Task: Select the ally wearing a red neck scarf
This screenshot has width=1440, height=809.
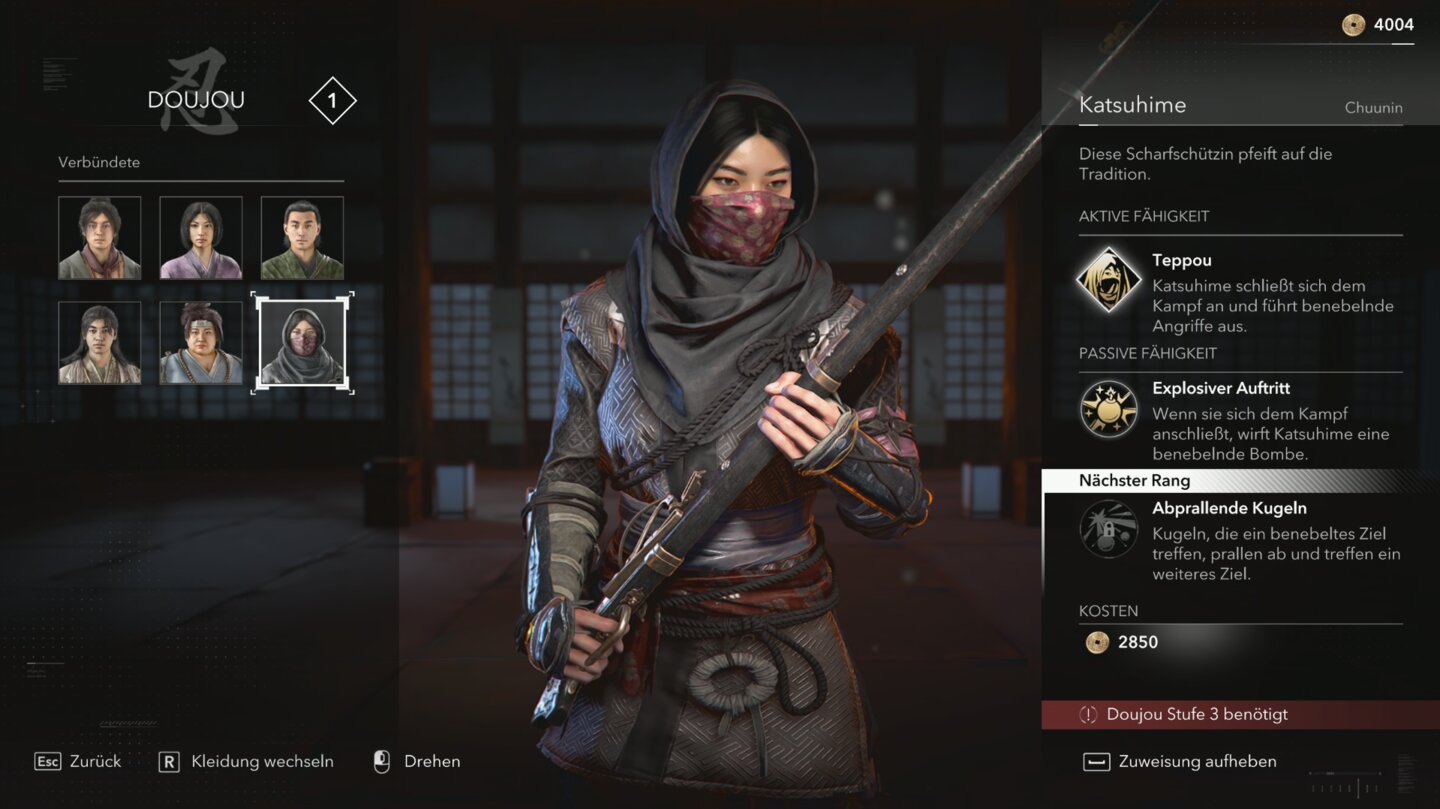Action: 99,237
